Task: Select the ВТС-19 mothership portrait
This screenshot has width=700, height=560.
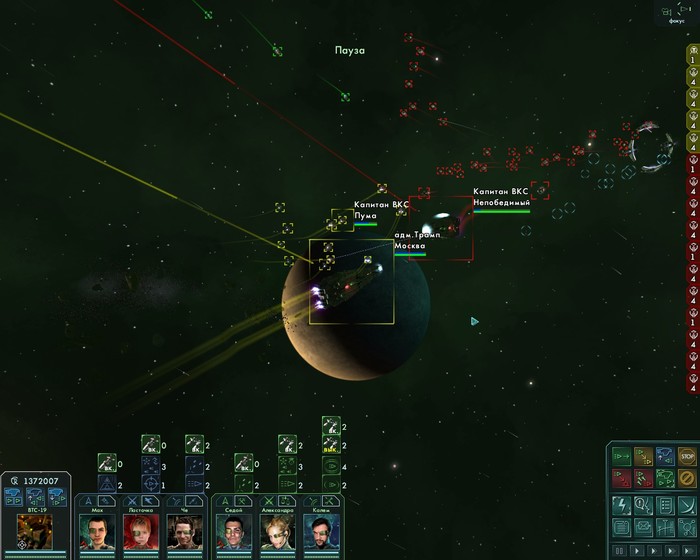Action: click(35, 528)
